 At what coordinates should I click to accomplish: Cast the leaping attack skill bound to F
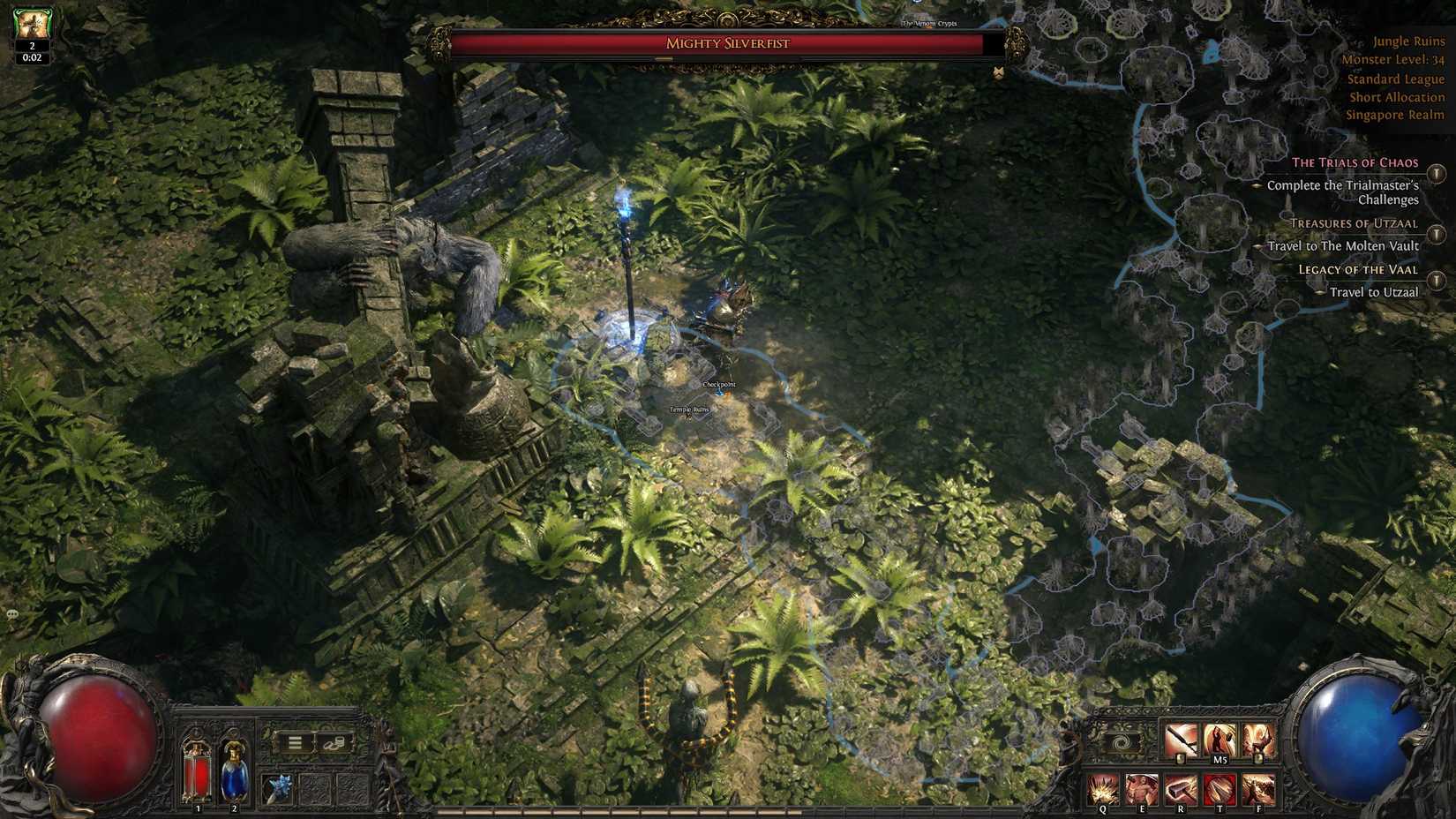(x=1259, y=789)
